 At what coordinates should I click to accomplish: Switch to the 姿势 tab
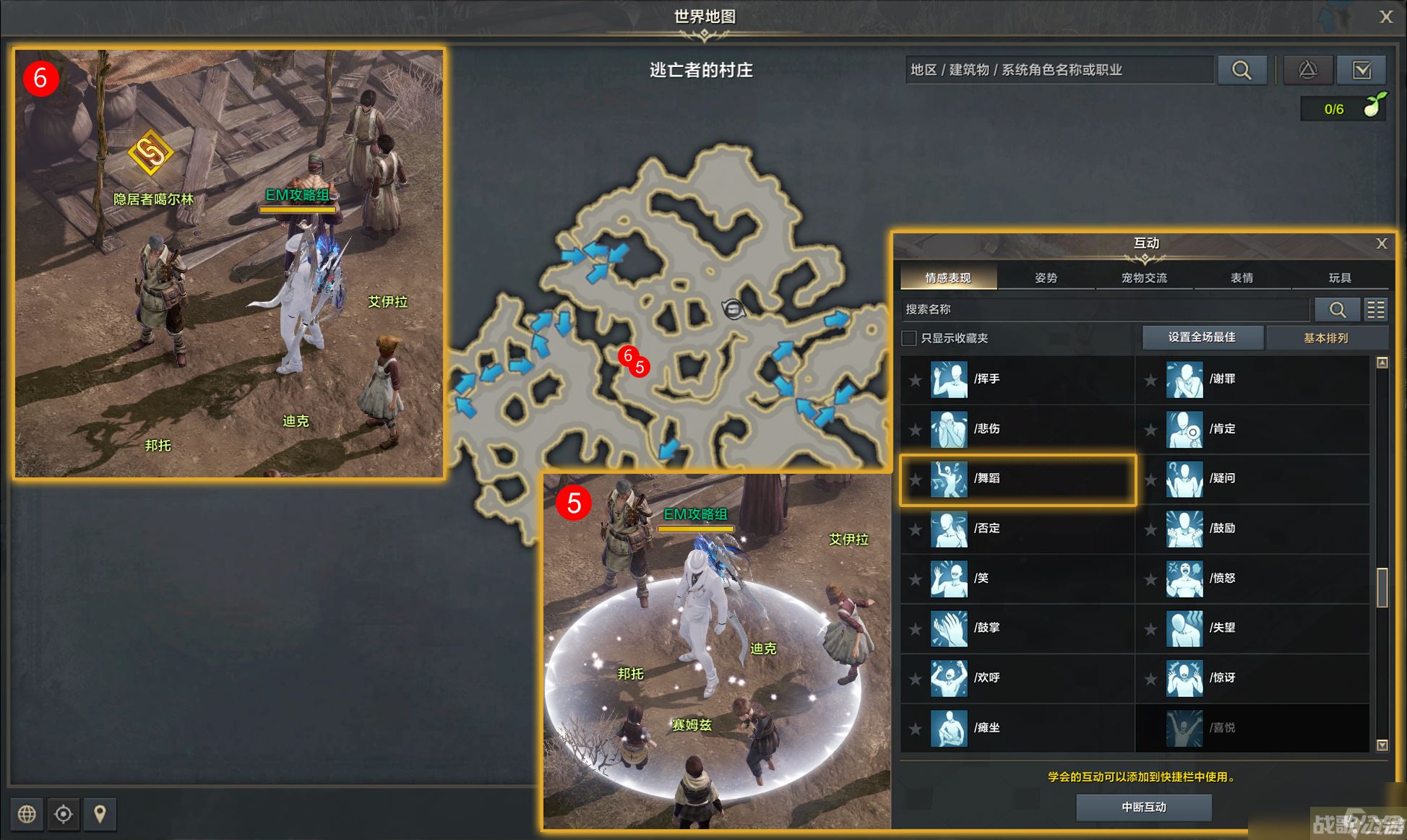tap(1046, 278)
